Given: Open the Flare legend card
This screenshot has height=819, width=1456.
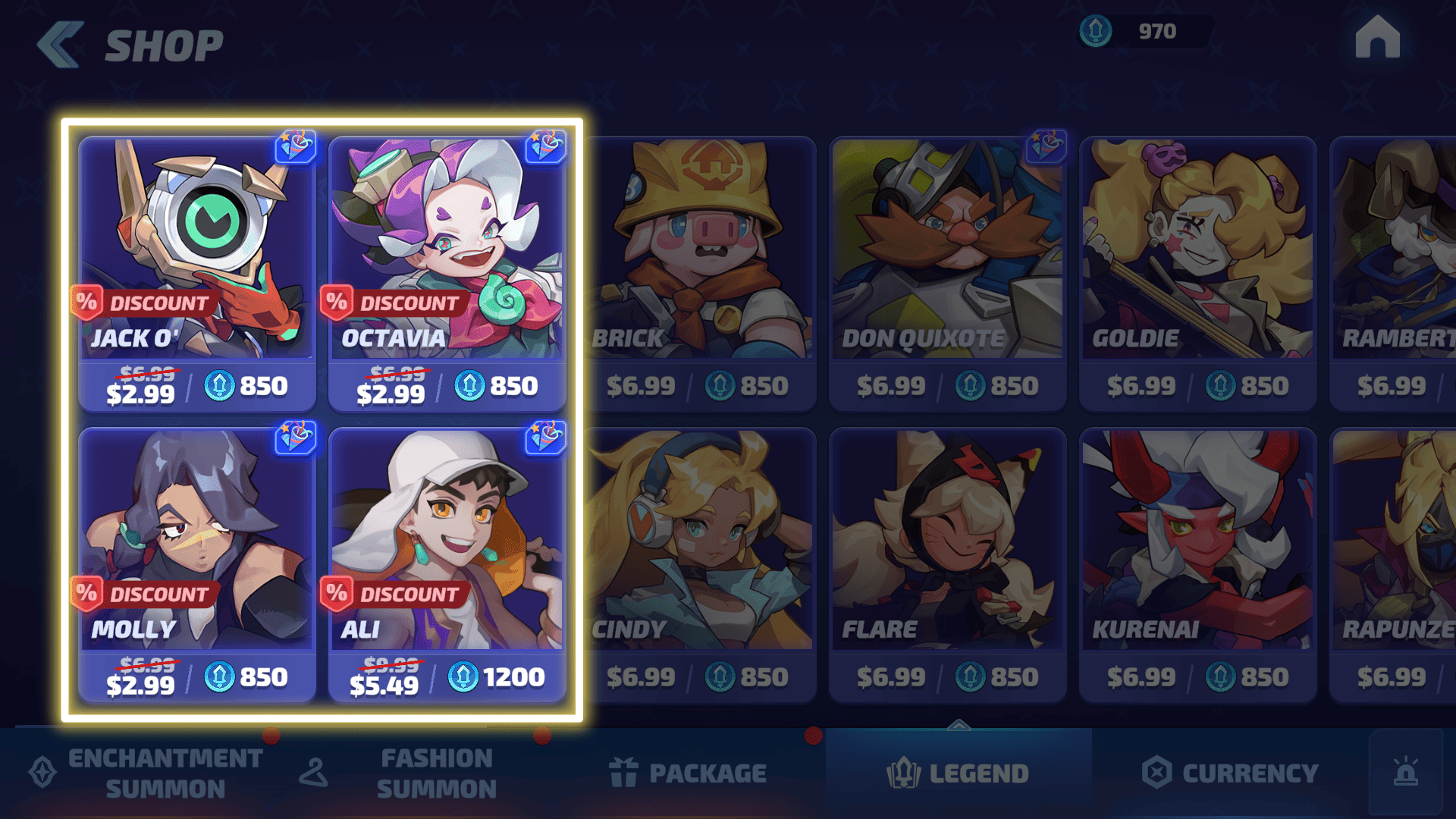Looking at the screenshot, I should pyautogui.click(x=948, y=565).
